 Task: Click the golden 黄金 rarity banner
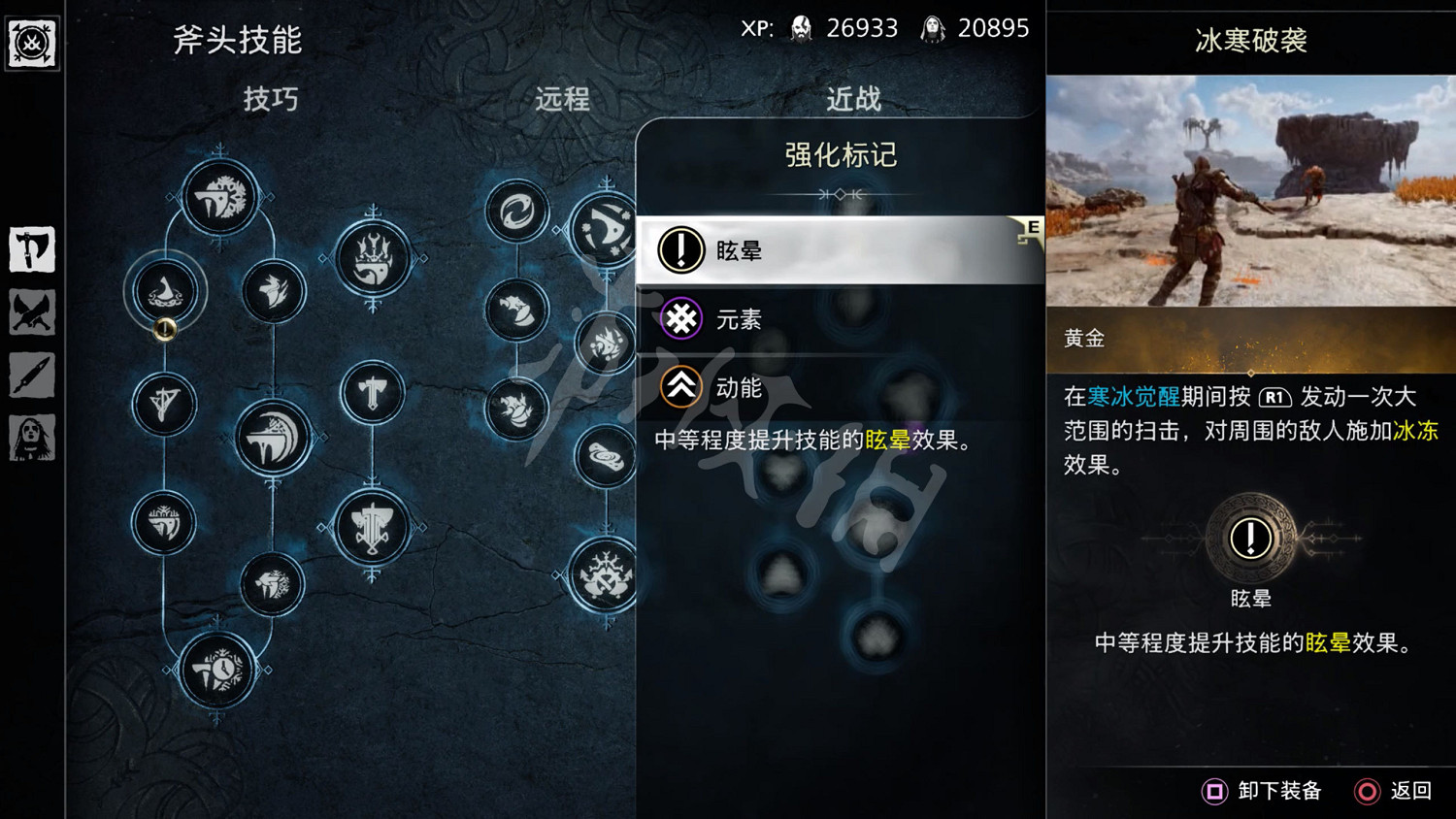(1249, 340)
